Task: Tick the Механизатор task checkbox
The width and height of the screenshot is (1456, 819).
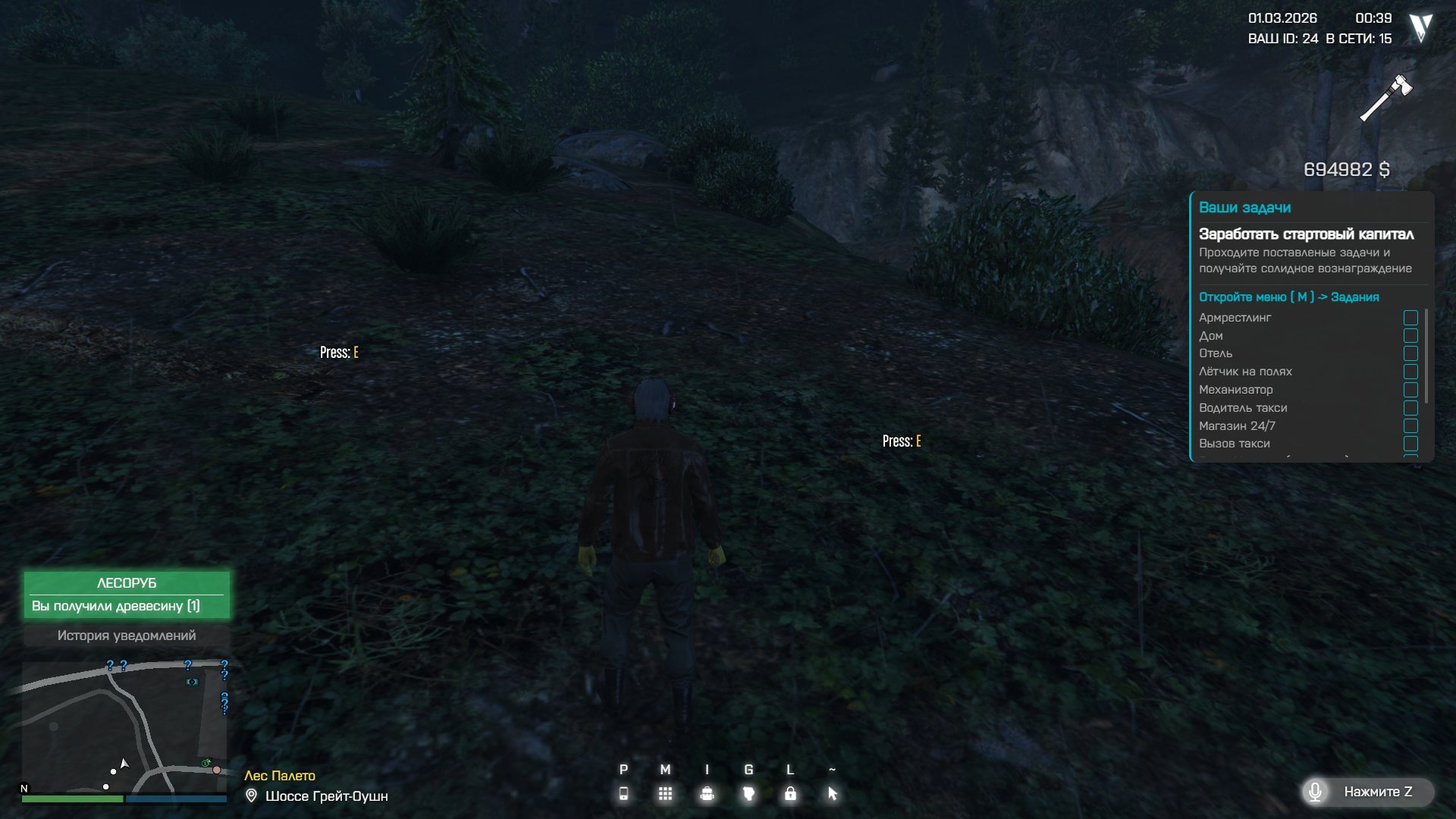Action: click(1410, 390)
